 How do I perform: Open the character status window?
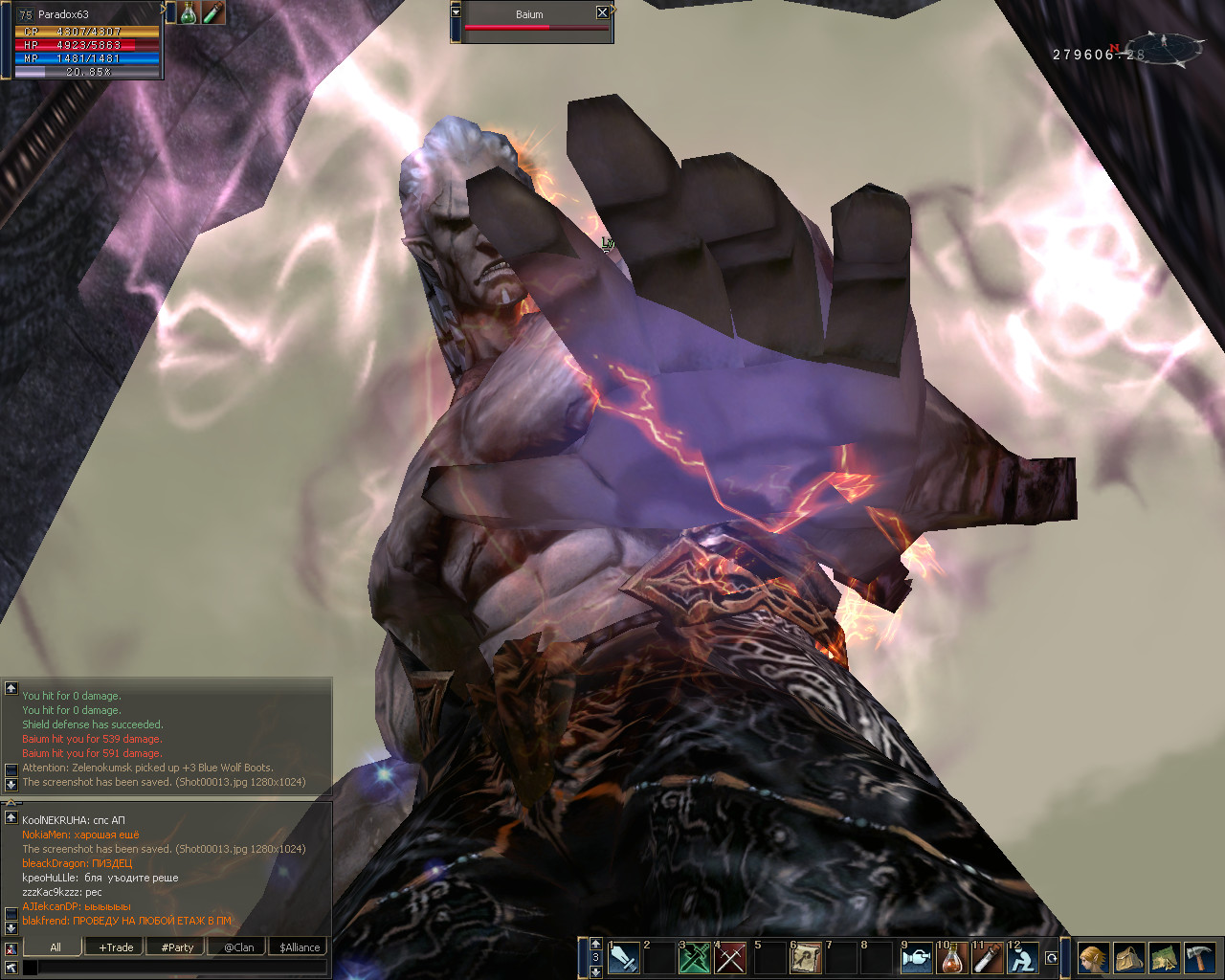(1093, 957)
